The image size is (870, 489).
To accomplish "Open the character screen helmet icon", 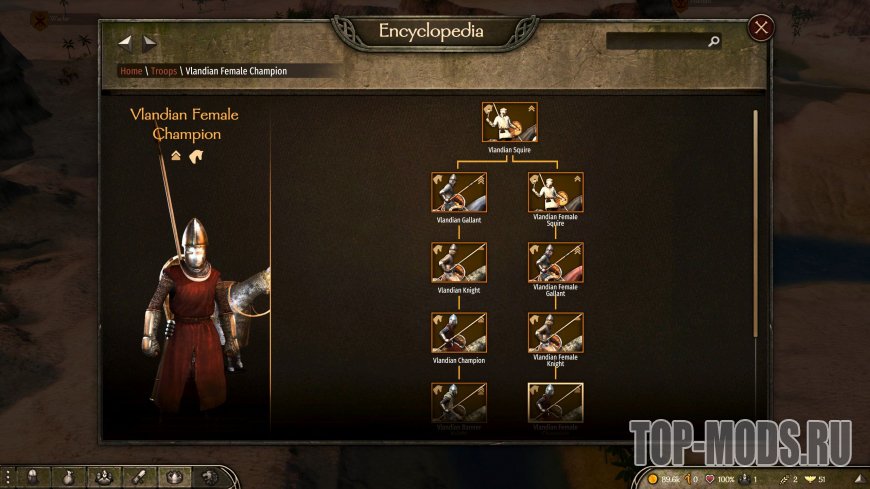I will coord(33,477).
